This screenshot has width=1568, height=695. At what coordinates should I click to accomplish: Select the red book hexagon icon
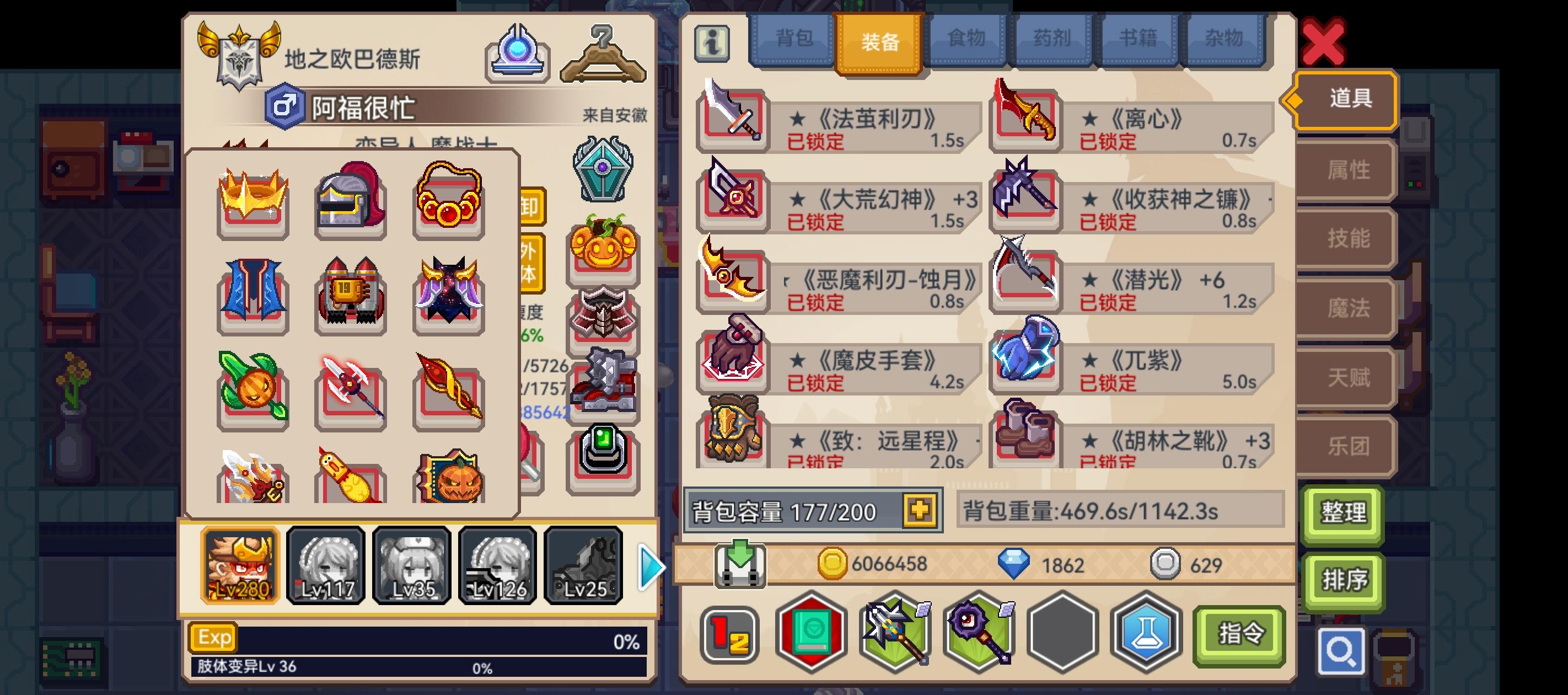(812, 634)
